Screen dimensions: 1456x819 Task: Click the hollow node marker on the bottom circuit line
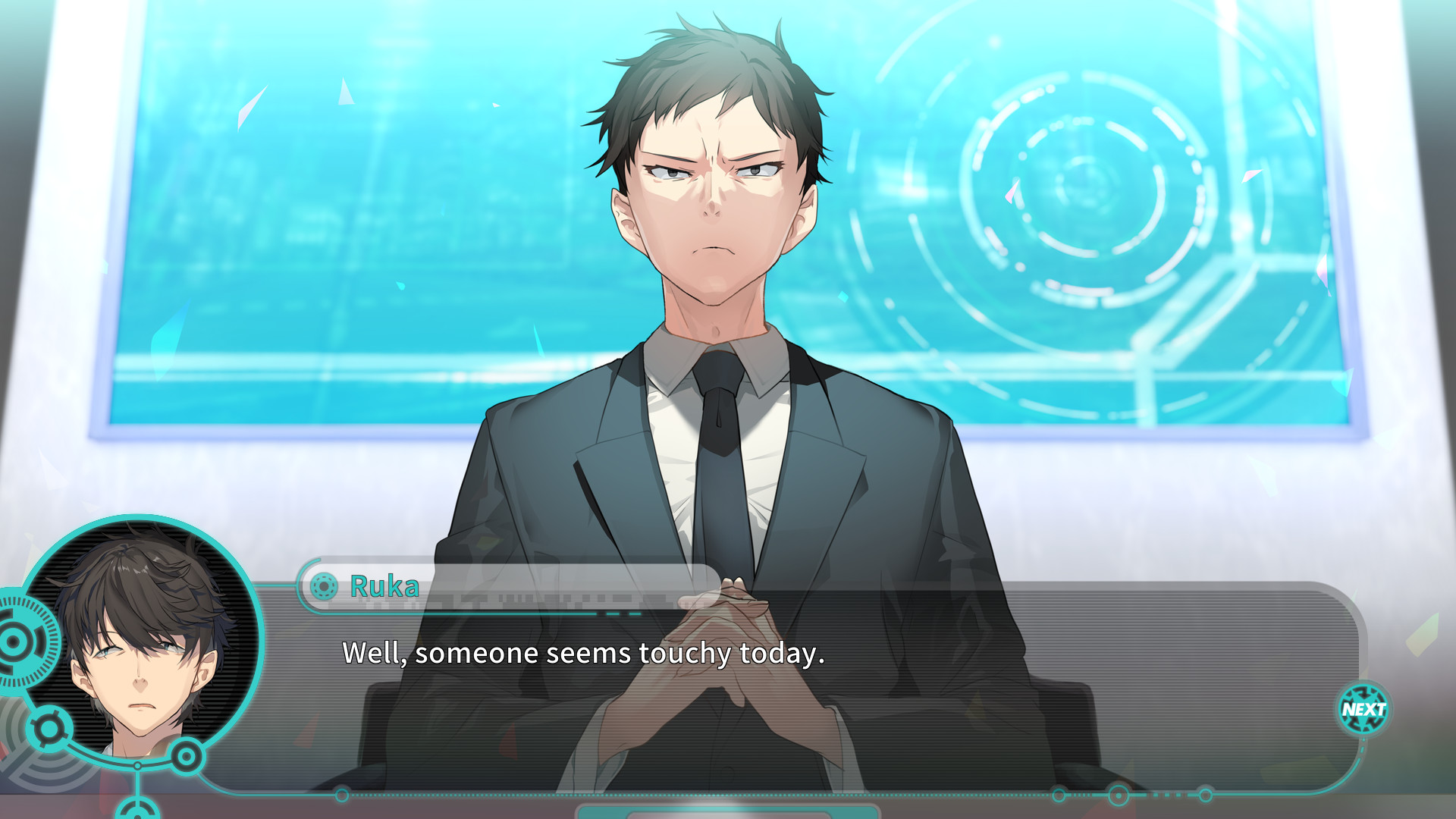(341, 793)
